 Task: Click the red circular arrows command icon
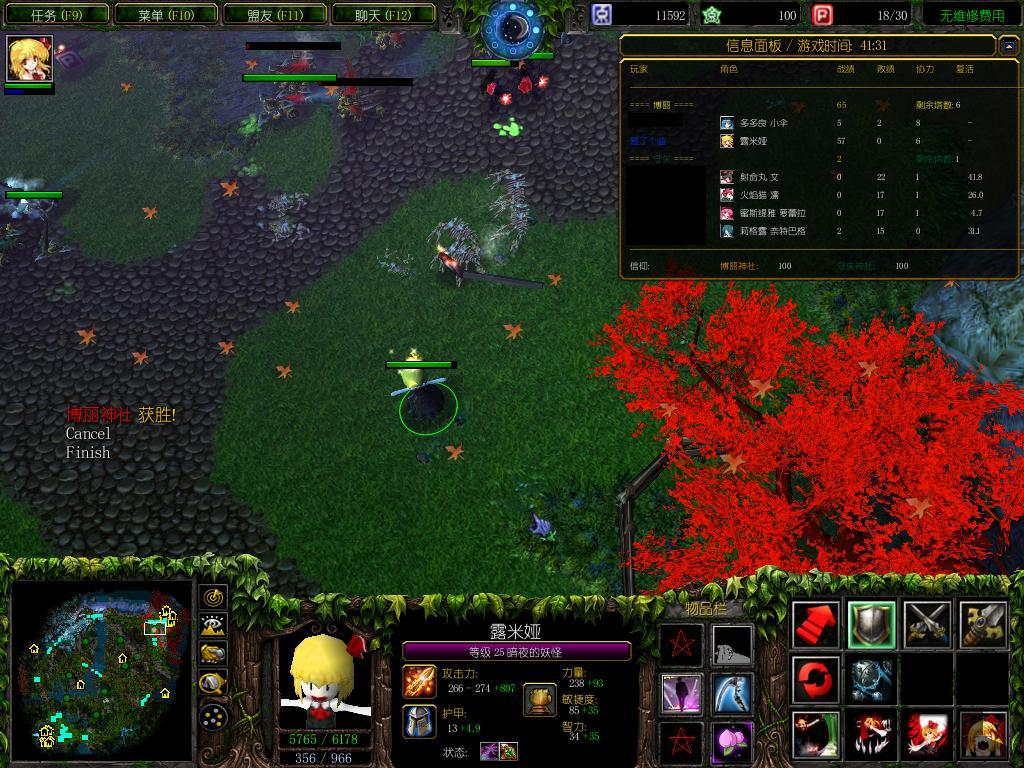coord(816,680)
